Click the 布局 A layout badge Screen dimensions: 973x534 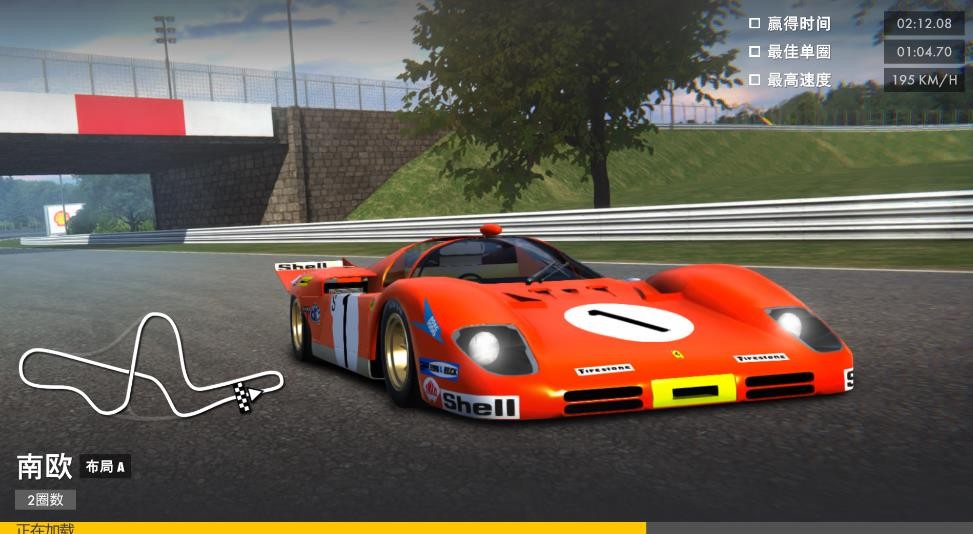[x=105, y=466]
